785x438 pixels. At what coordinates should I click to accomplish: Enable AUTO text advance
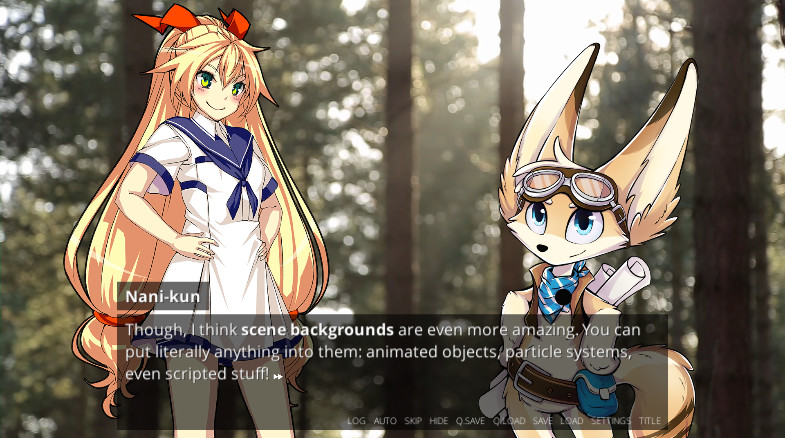coord(385,421)
